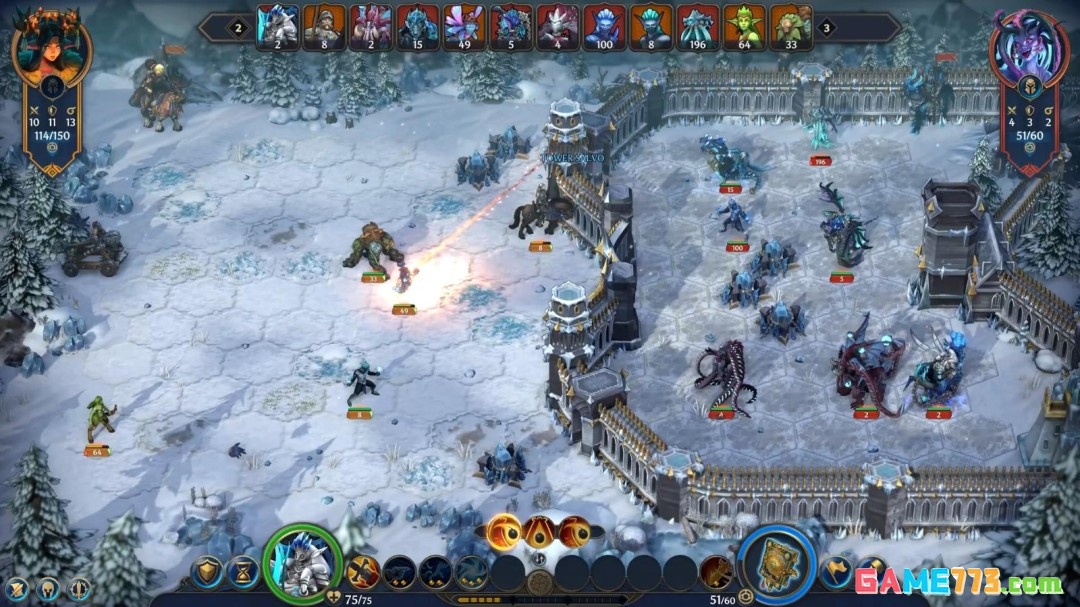The image size is (1080, 607).
Task: Click the crossed-sword icon in the bottom-left corner
Action: (x=16, y=589)
